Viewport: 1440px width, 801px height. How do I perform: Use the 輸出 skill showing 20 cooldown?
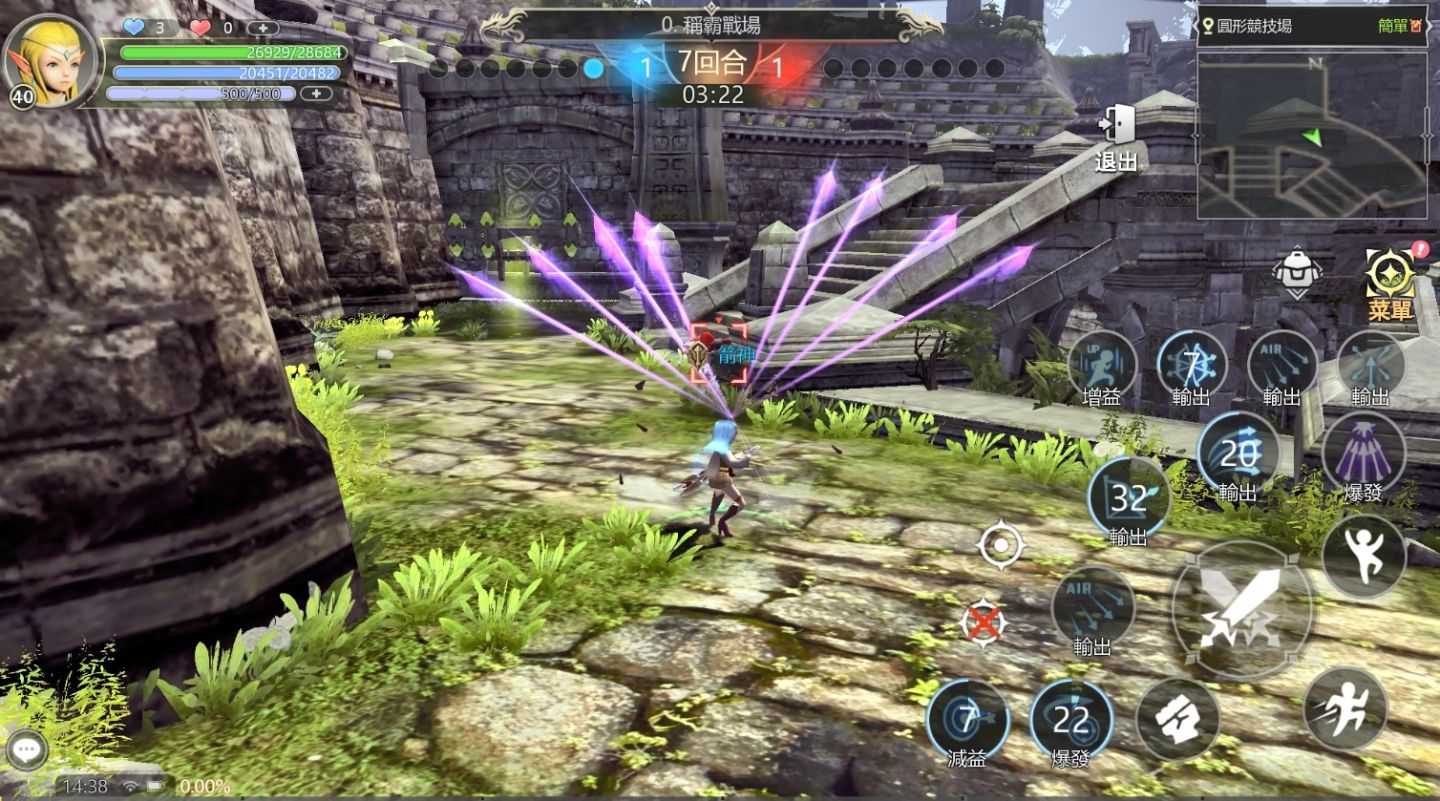(1238, 453)
